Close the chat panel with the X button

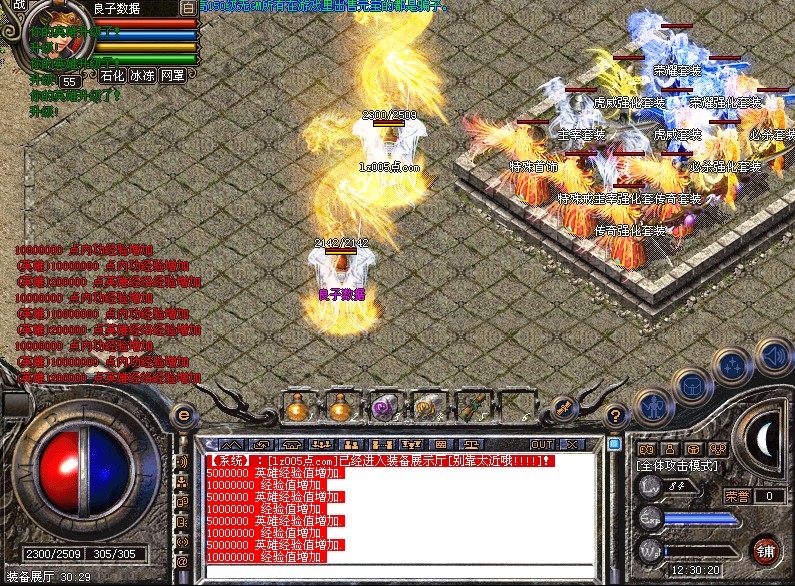[x=572, y=444]
